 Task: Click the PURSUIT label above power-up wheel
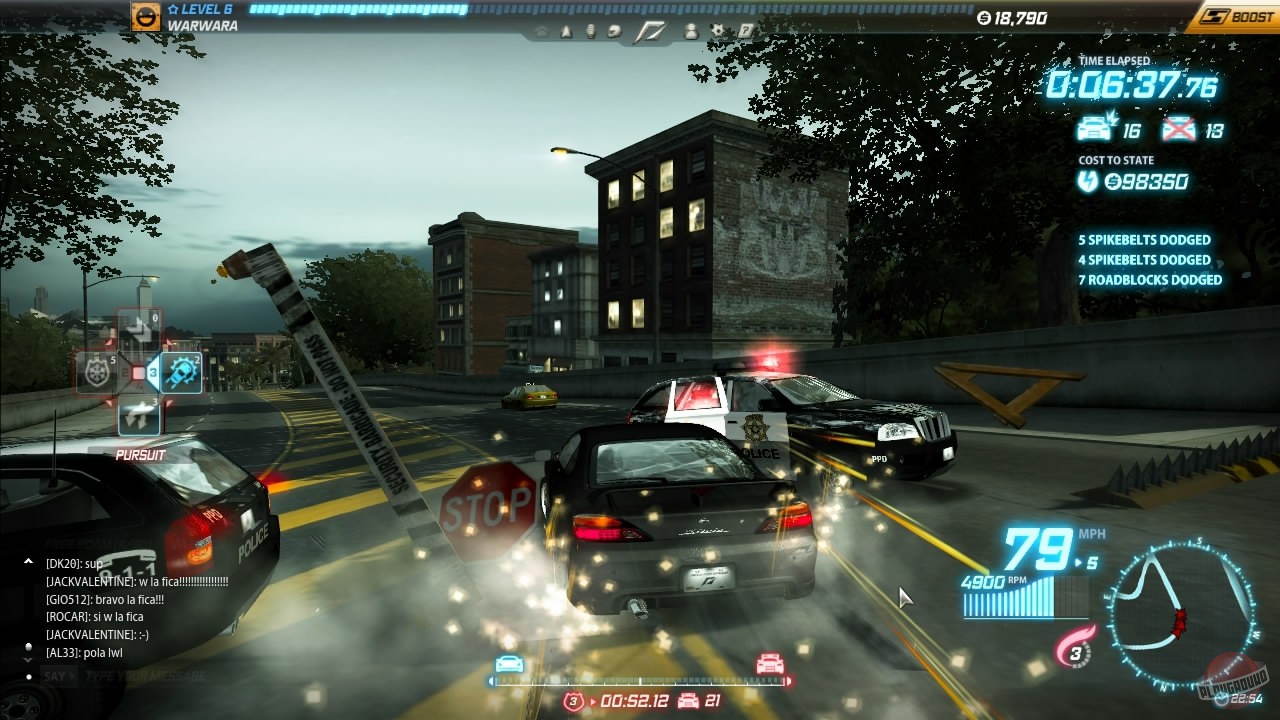coord(141,454)
